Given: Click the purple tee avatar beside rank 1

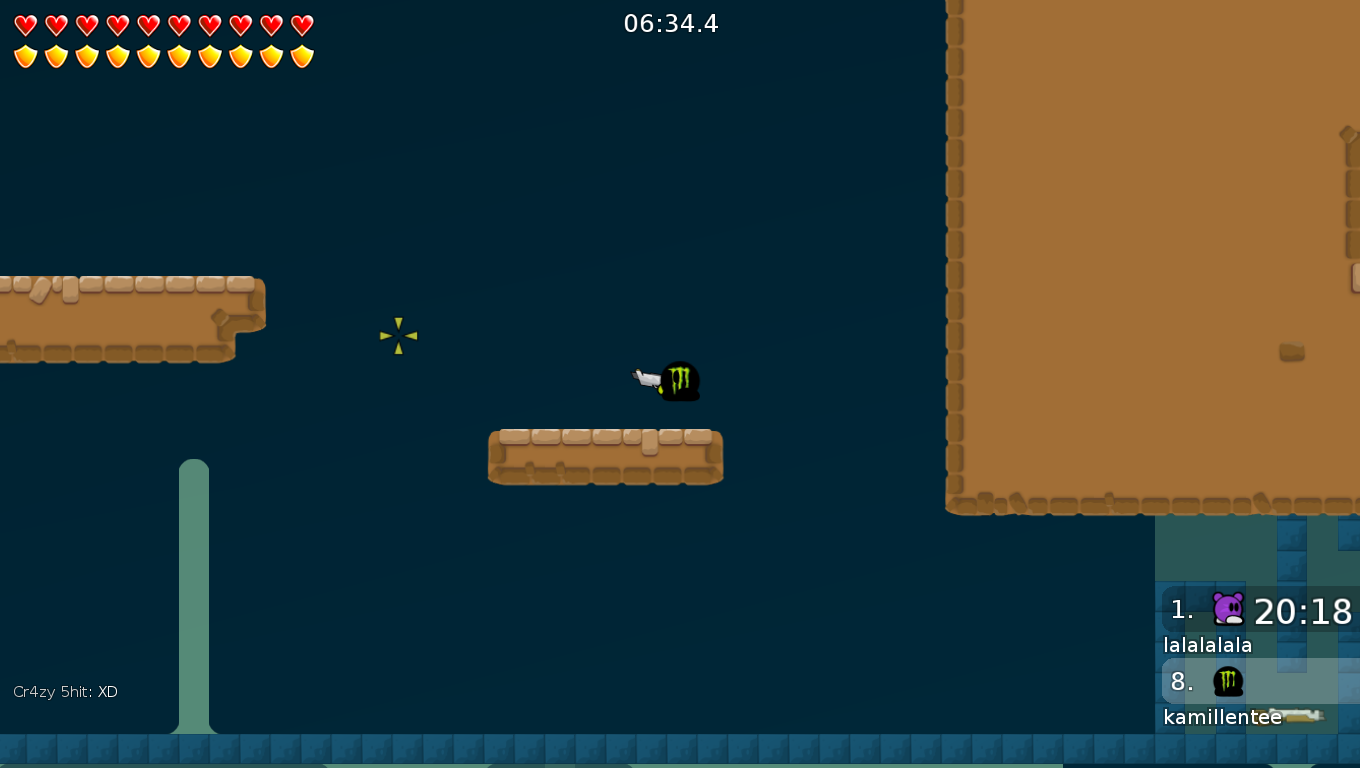Looking at the screenshot, I should click(1226, 608).
